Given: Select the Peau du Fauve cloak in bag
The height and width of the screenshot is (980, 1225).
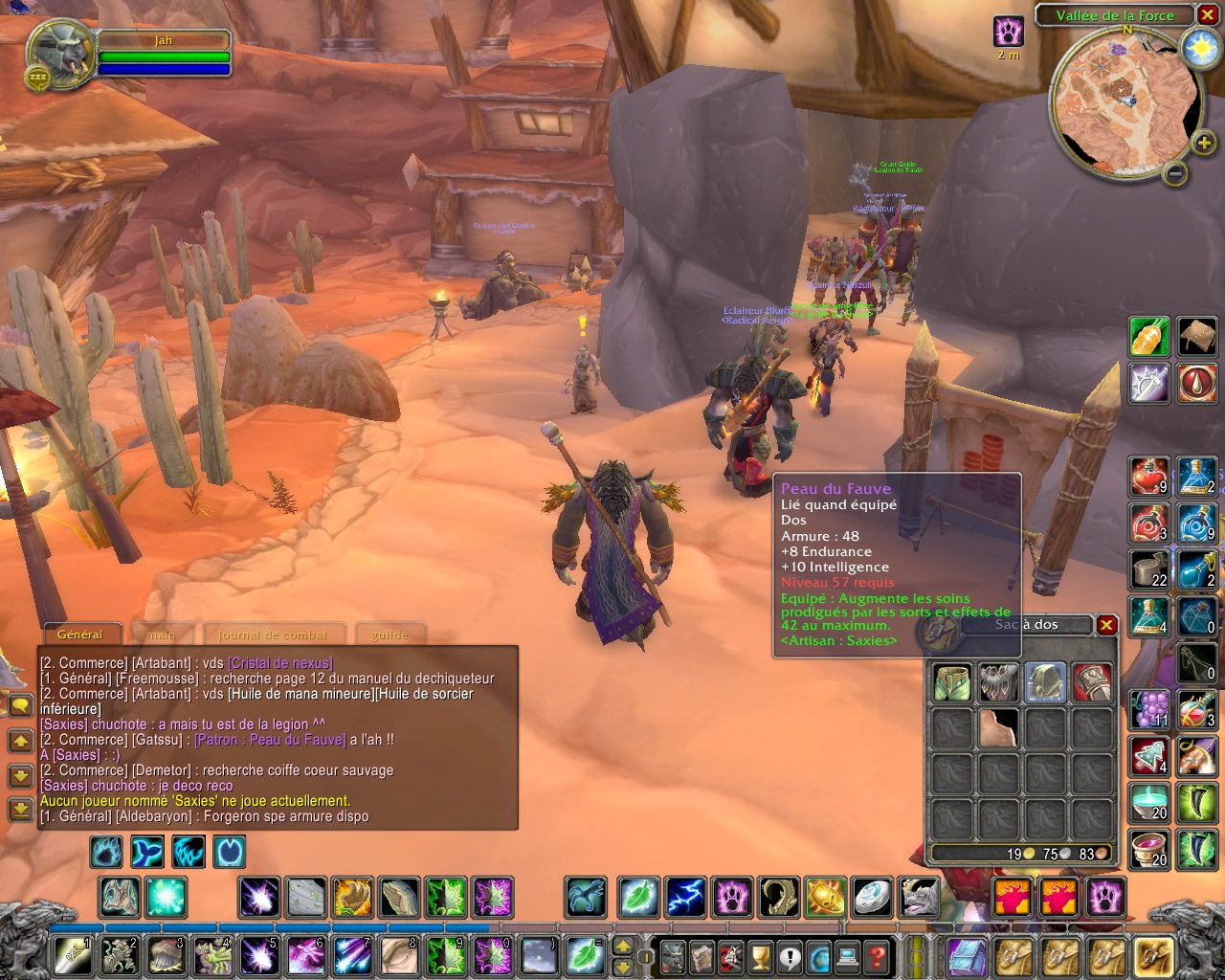Looking at the screenshot, I should pos(998,728).
